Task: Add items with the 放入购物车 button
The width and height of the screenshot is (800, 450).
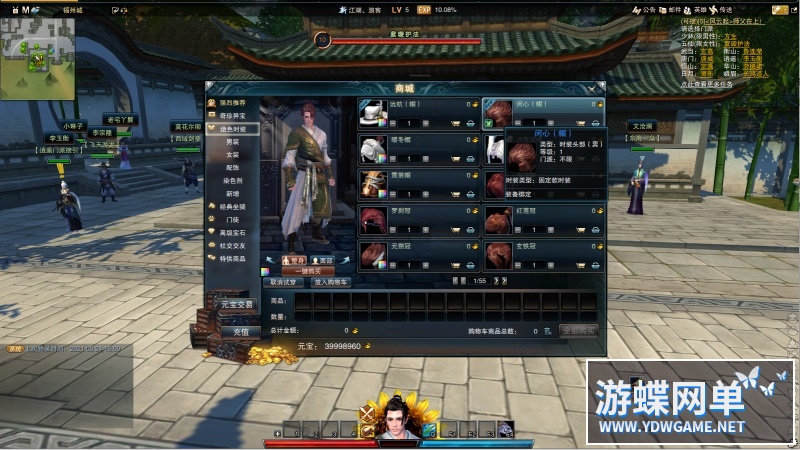Action: [330, 282]
